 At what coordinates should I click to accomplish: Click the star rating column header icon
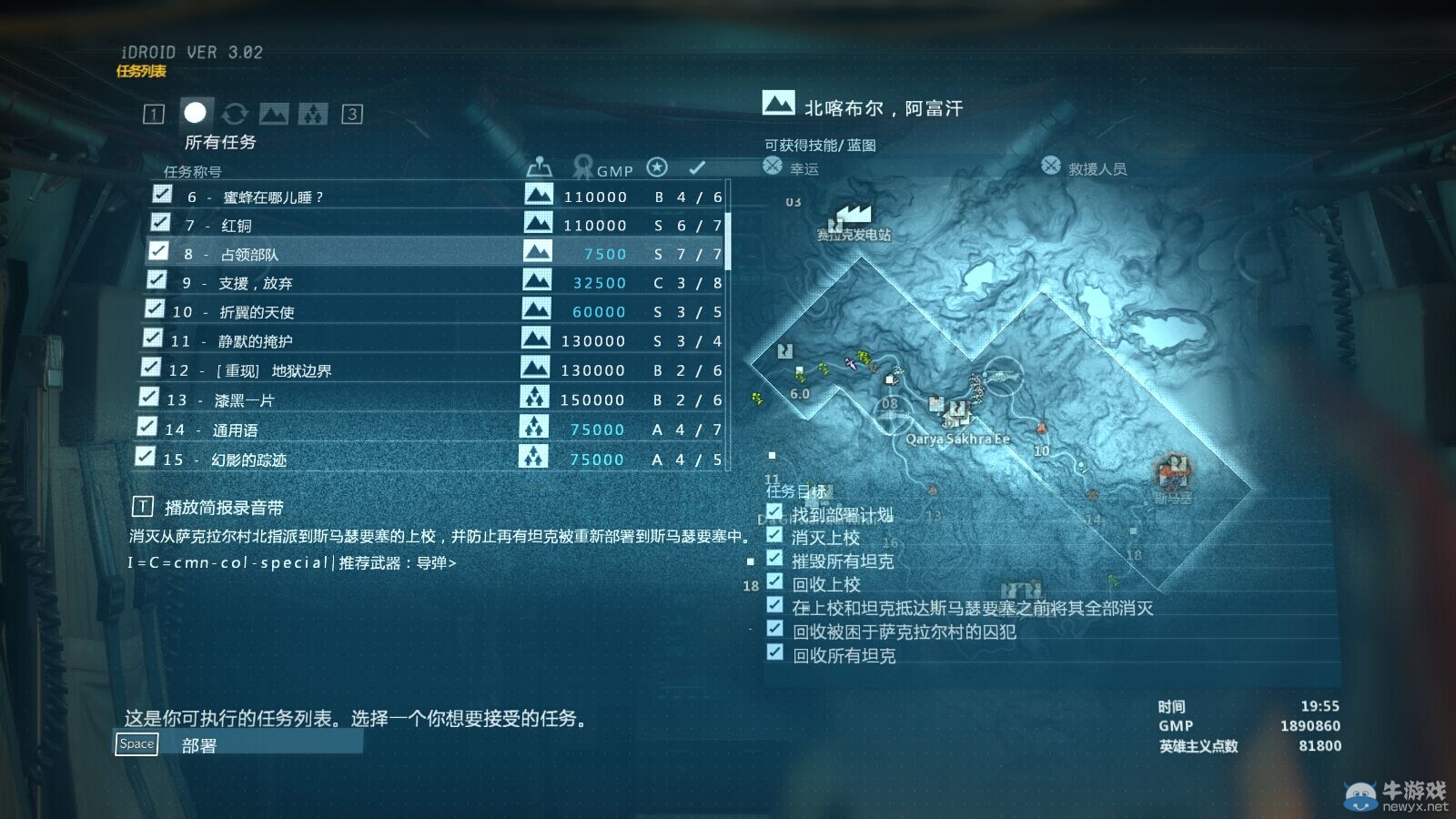click(657, 168)
